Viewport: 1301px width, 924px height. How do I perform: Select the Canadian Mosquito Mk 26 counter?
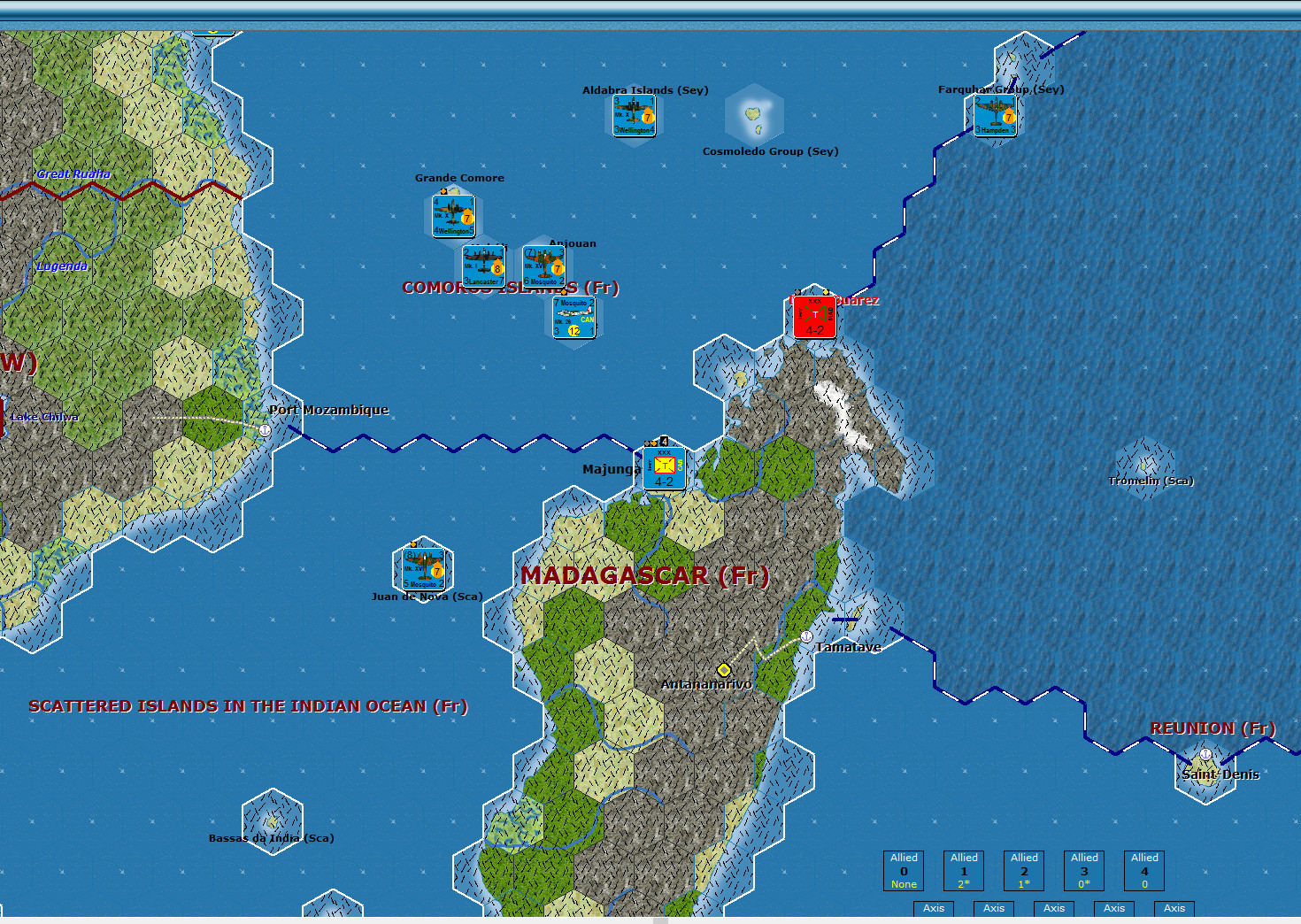point(574,318)
